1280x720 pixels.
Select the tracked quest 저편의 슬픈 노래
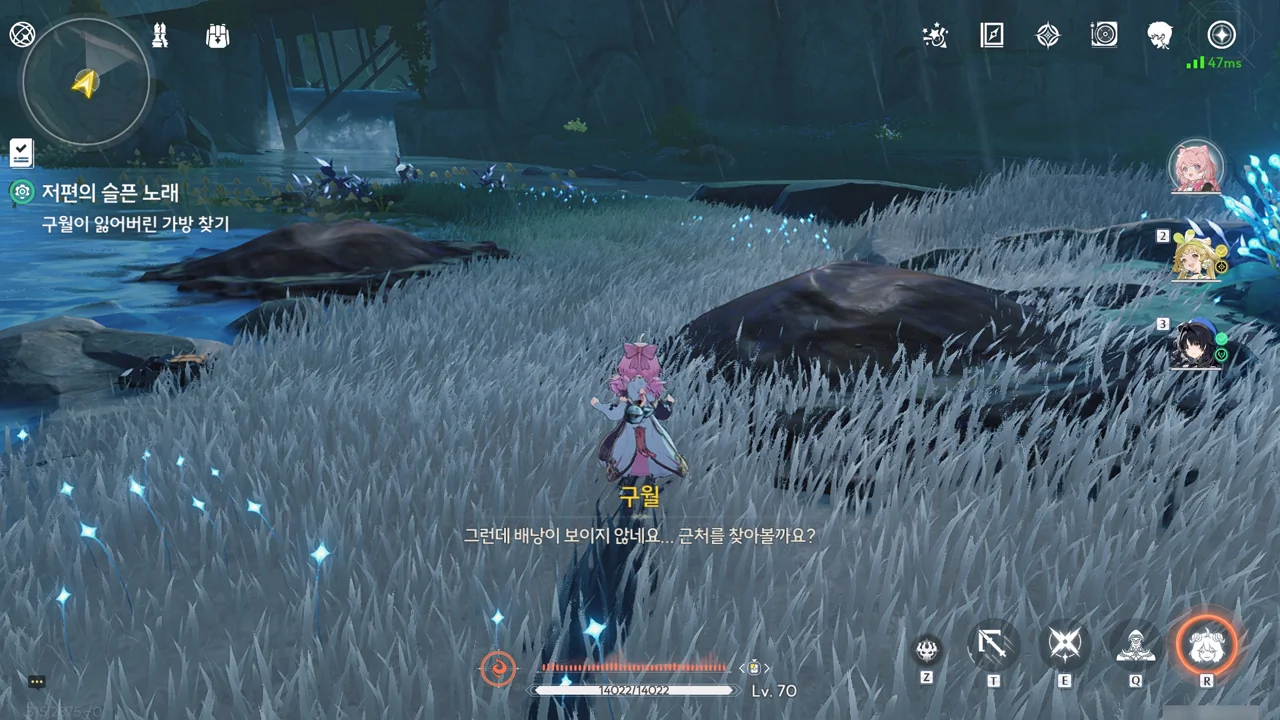[x=110, y=192]
